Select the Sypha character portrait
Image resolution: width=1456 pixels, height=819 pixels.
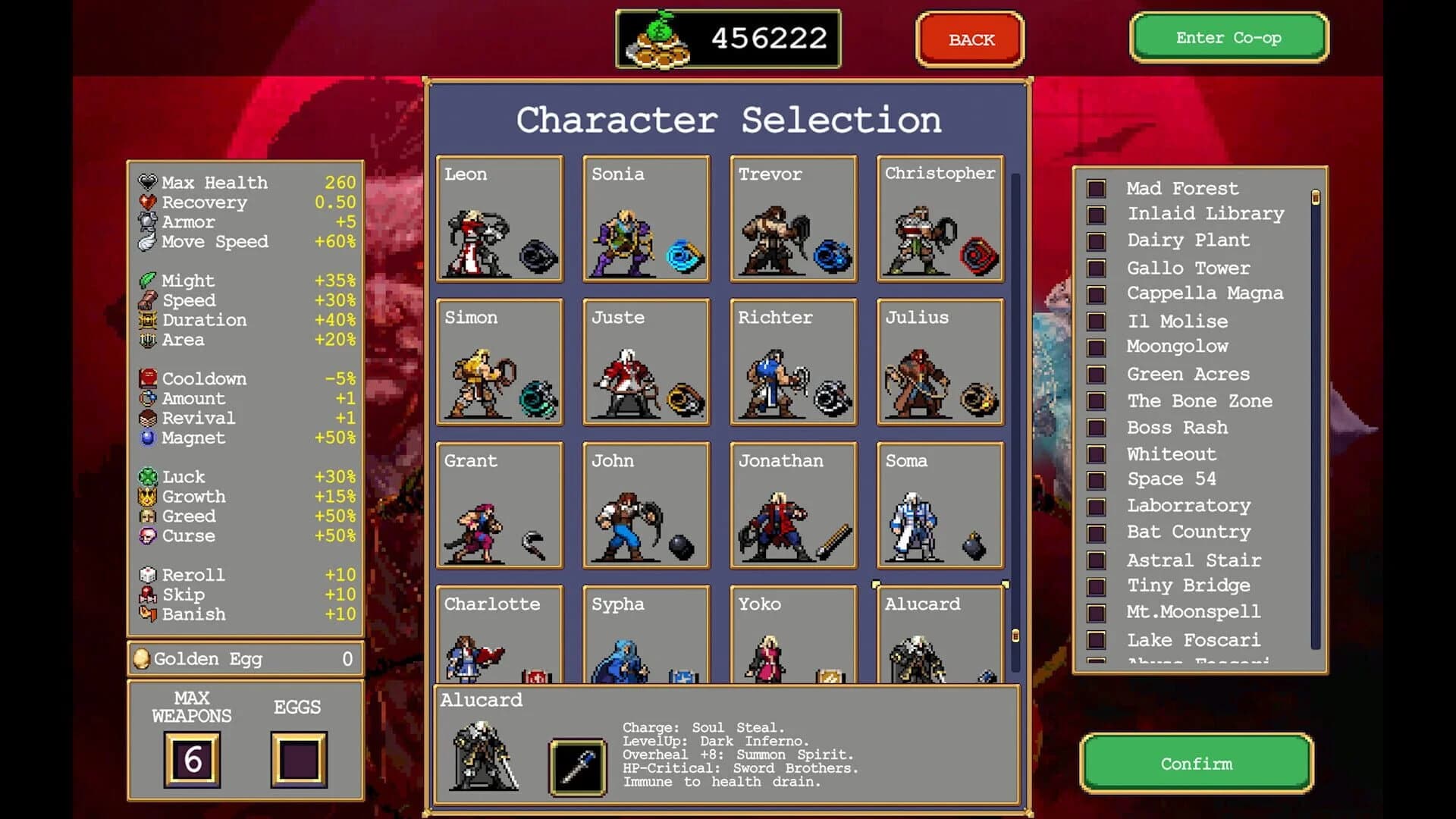[637, 641]
